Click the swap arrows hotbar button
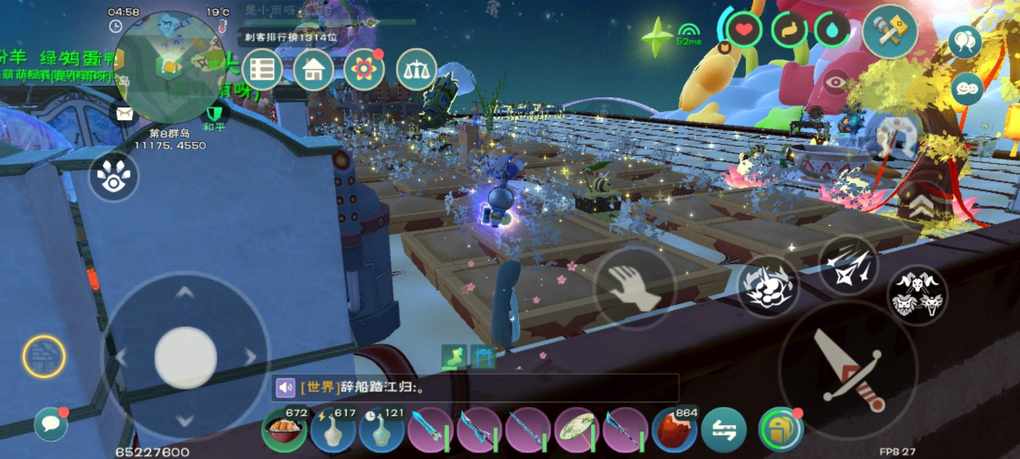Viewport: 1020px width, 459px height. coord(724,431)
